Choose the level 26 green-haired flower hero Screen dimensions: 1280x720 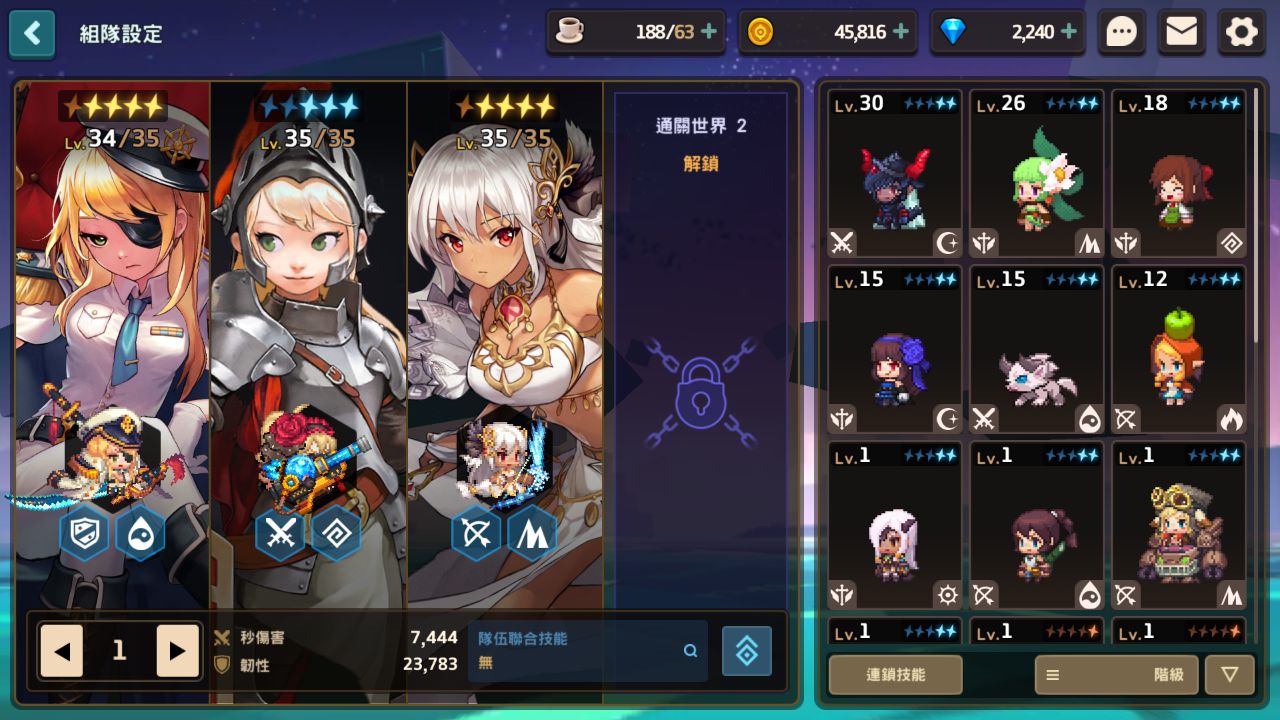pos(1037,175)
